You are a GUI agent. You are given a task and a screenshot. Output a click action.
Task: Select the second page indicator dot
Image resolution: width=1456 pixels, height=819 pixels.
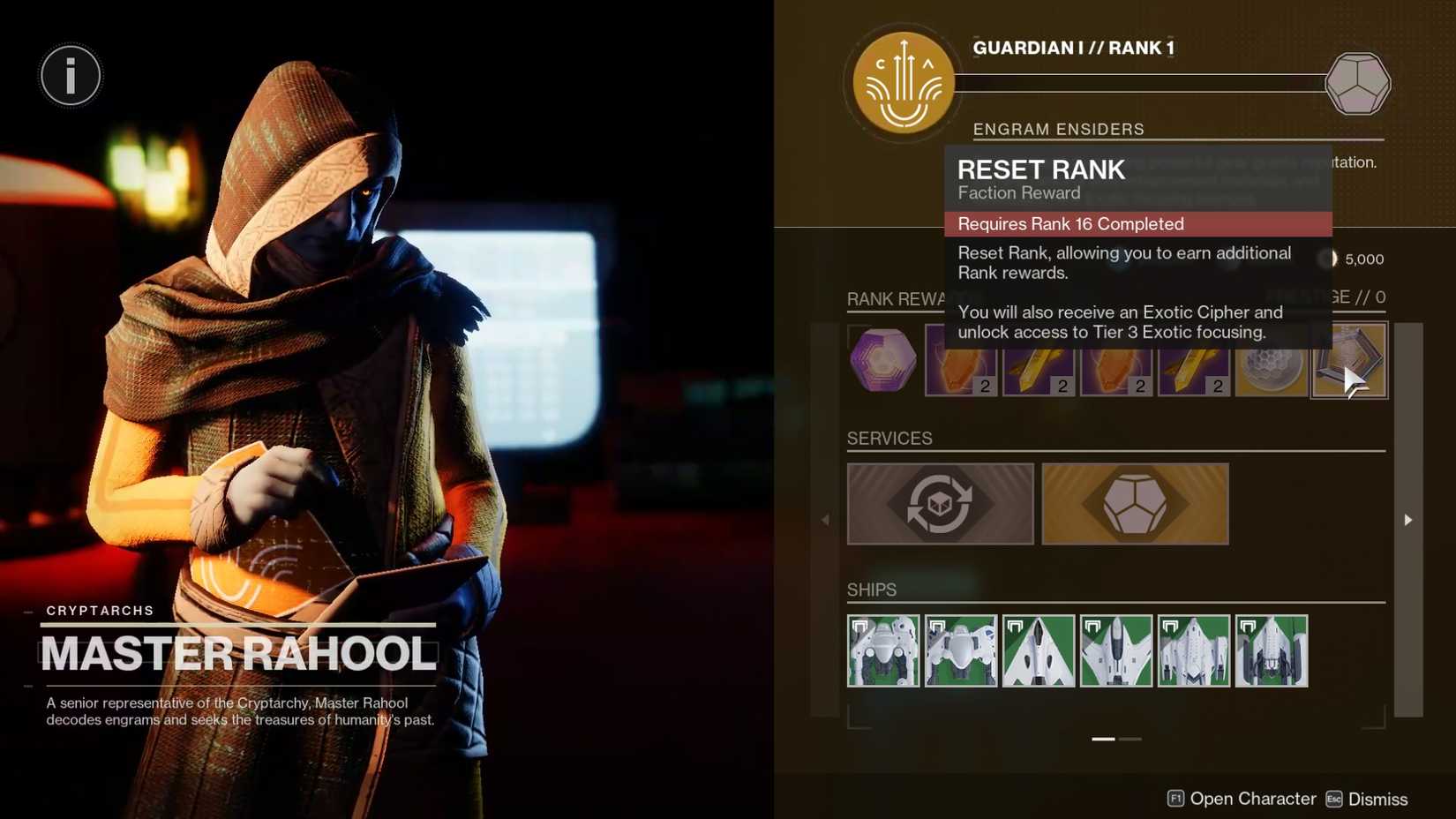1130,740
